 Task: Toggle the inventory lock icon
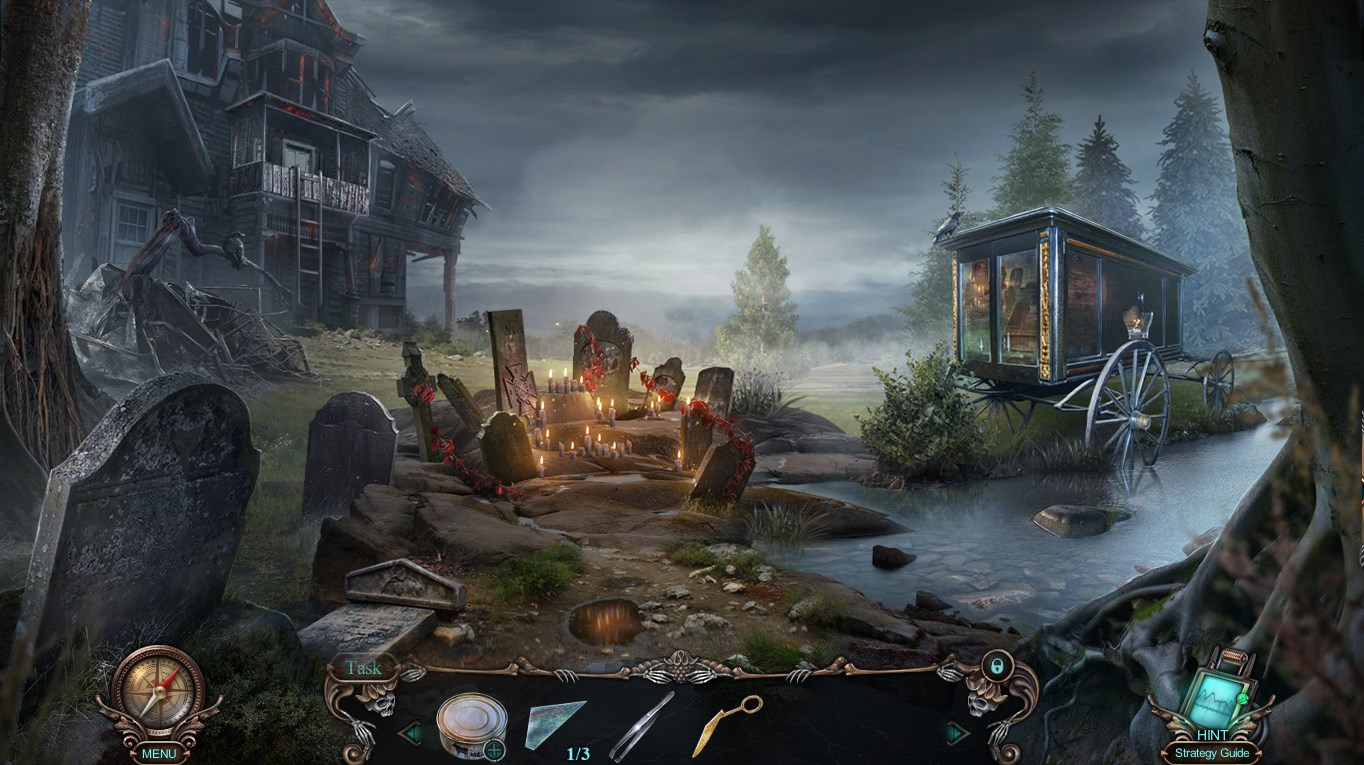click(994, 665)
